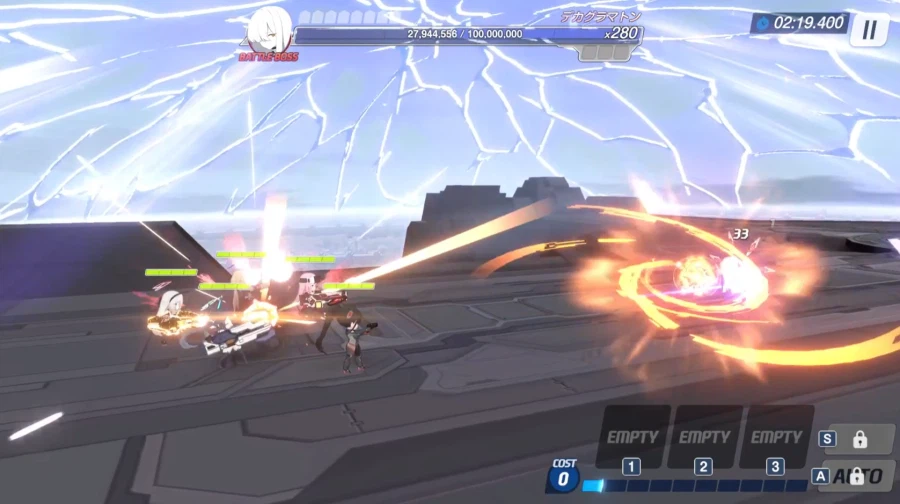Pause the battle
The width and height of the screenshot is (900, 504).
(x=869, y=29)
